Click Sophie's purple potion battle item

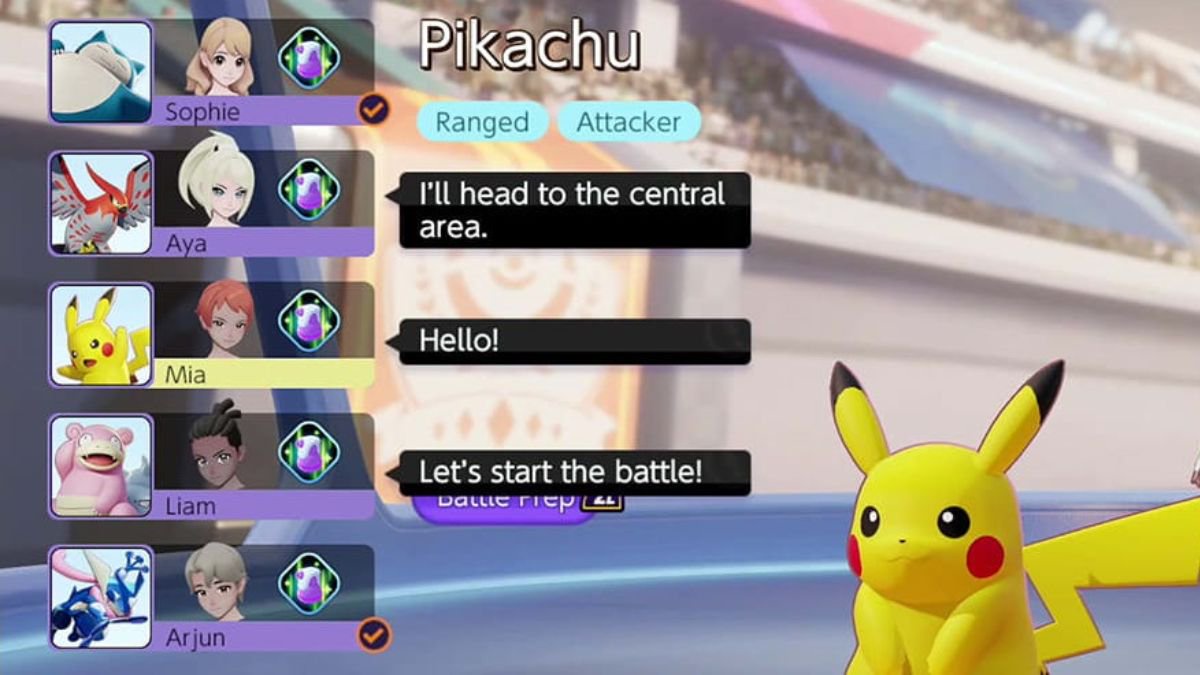pos(308,58)
